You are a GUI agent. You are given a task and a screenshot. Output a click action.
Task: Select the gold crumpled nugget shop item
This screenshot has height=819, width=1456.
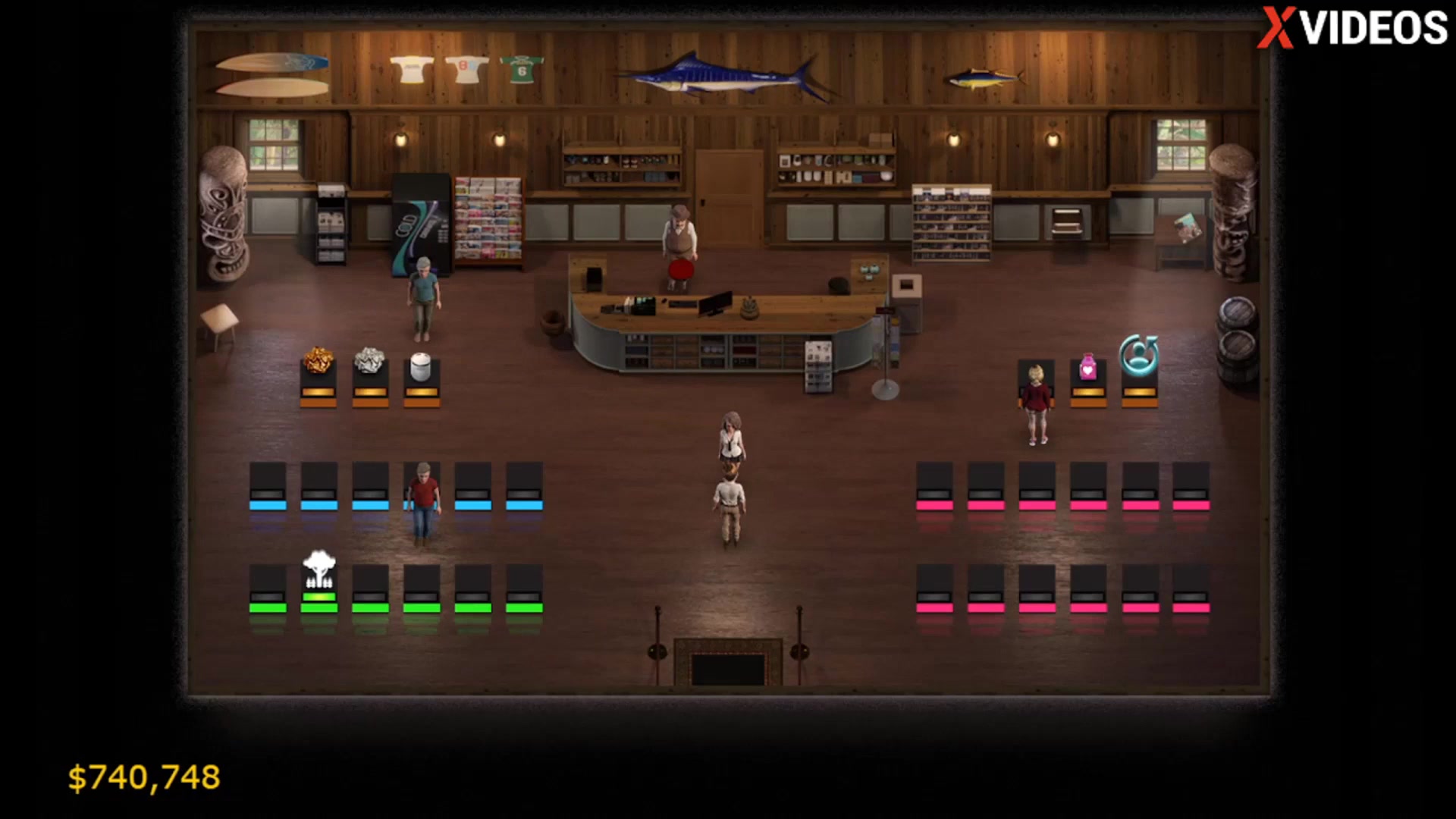coord(318,361)
